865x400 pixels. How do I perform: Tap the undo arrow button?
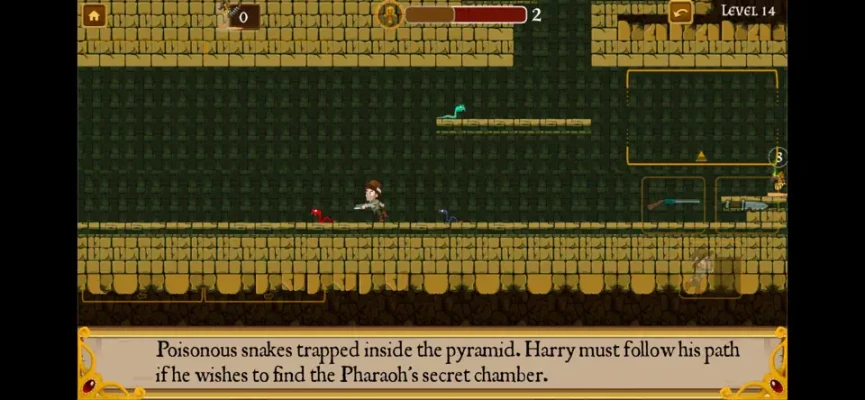[x=681, y=13]
